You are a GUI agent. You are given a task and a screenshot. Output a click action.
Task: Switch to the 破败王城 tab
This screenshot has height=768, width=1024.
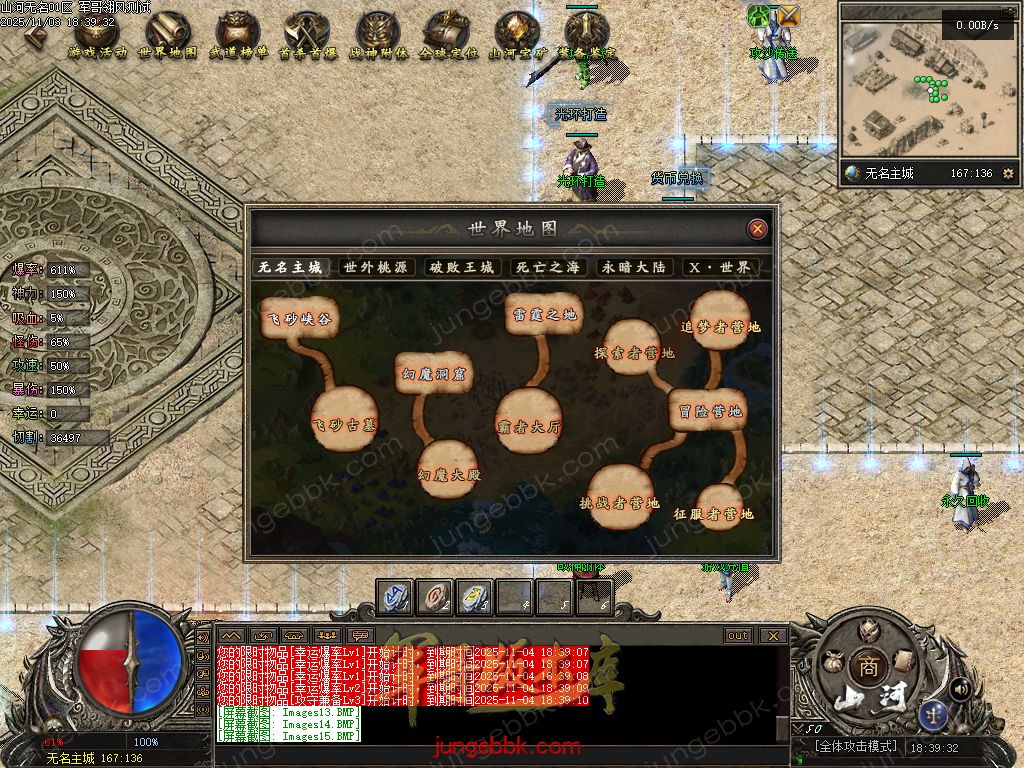[462, 267]
